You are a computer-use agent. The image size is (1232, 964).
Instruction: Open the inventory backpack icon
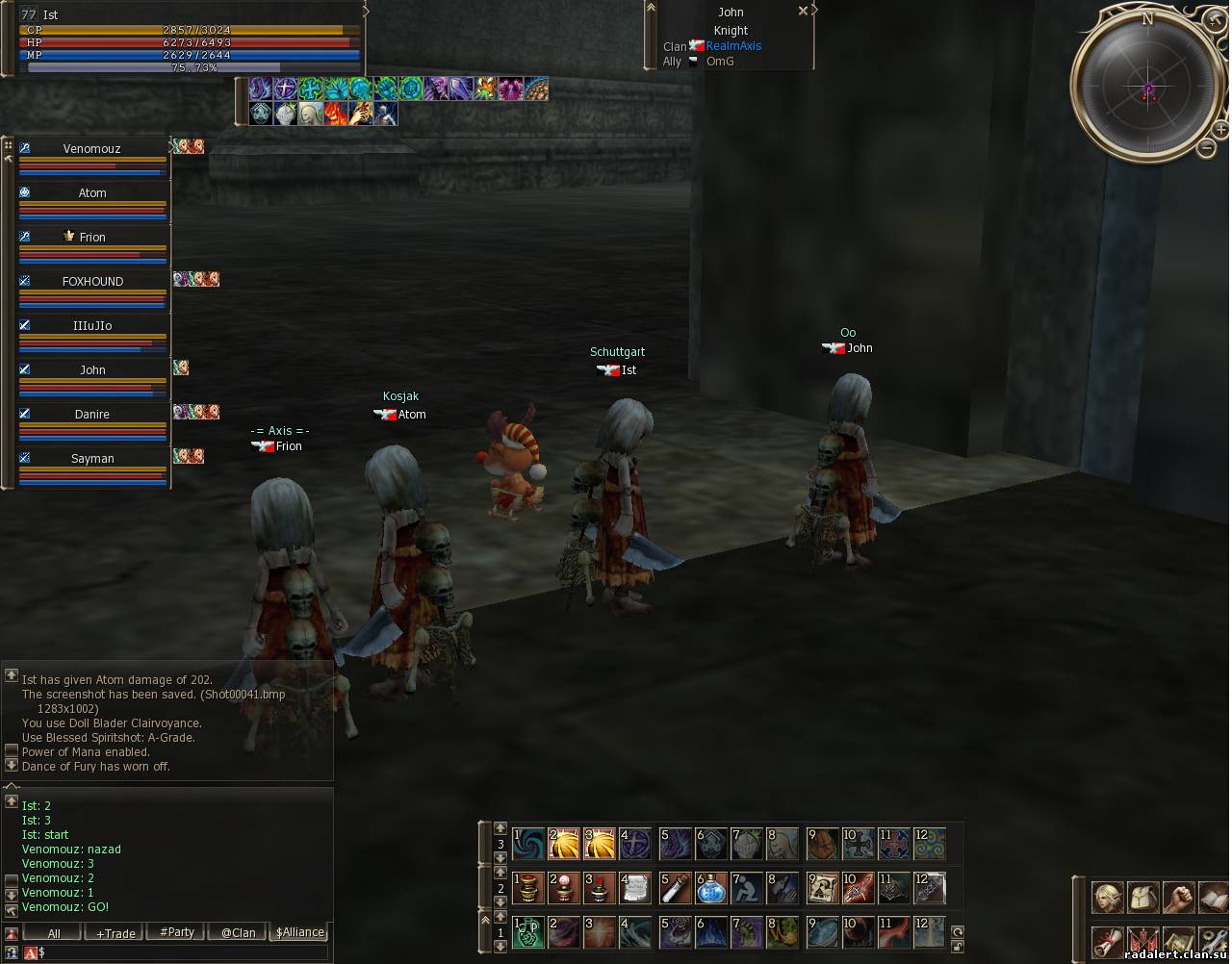tap(1142, 898)
